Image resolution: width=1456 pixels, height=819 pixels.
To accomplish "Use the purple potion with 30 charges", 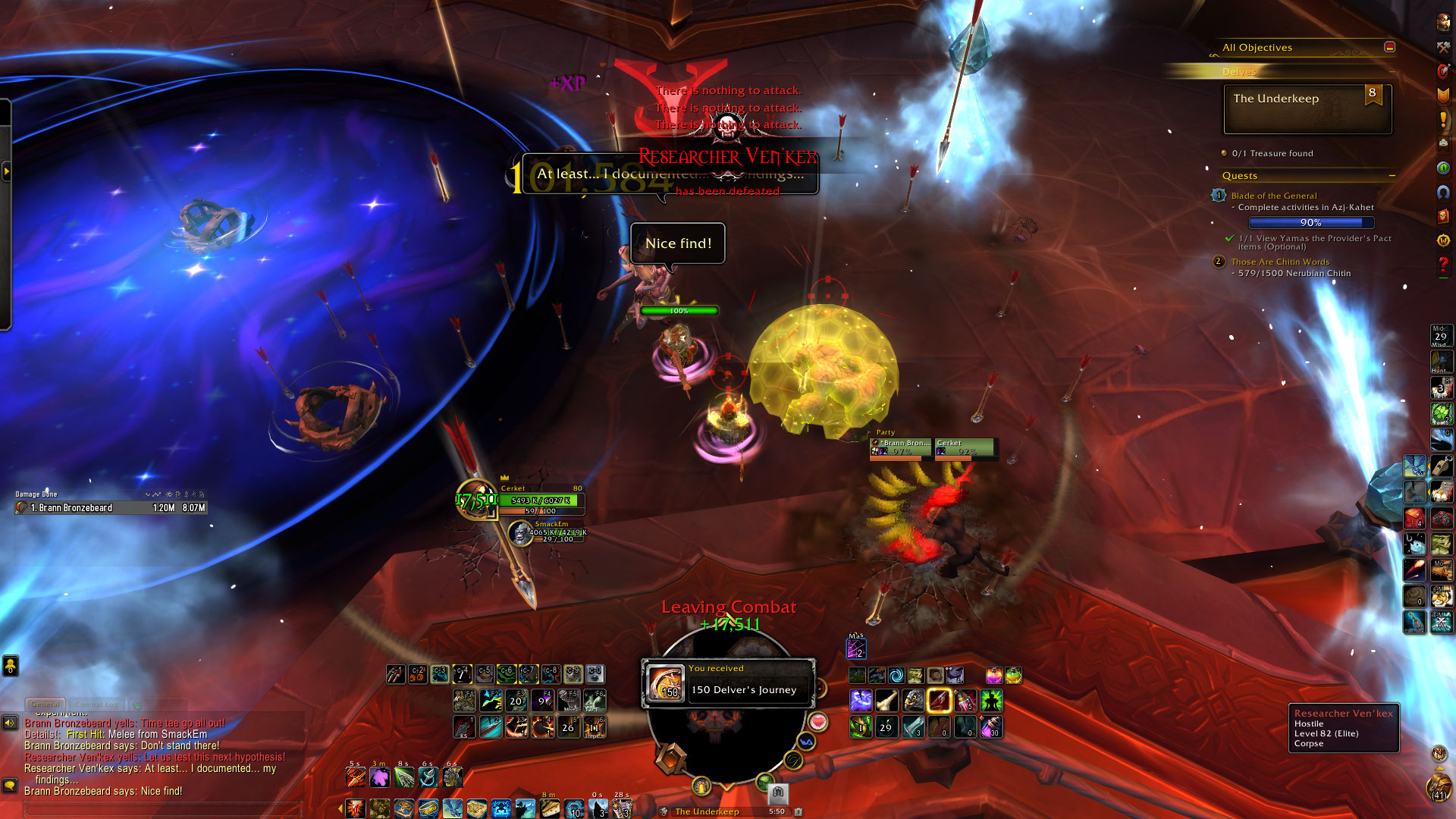I will point(991,727).
